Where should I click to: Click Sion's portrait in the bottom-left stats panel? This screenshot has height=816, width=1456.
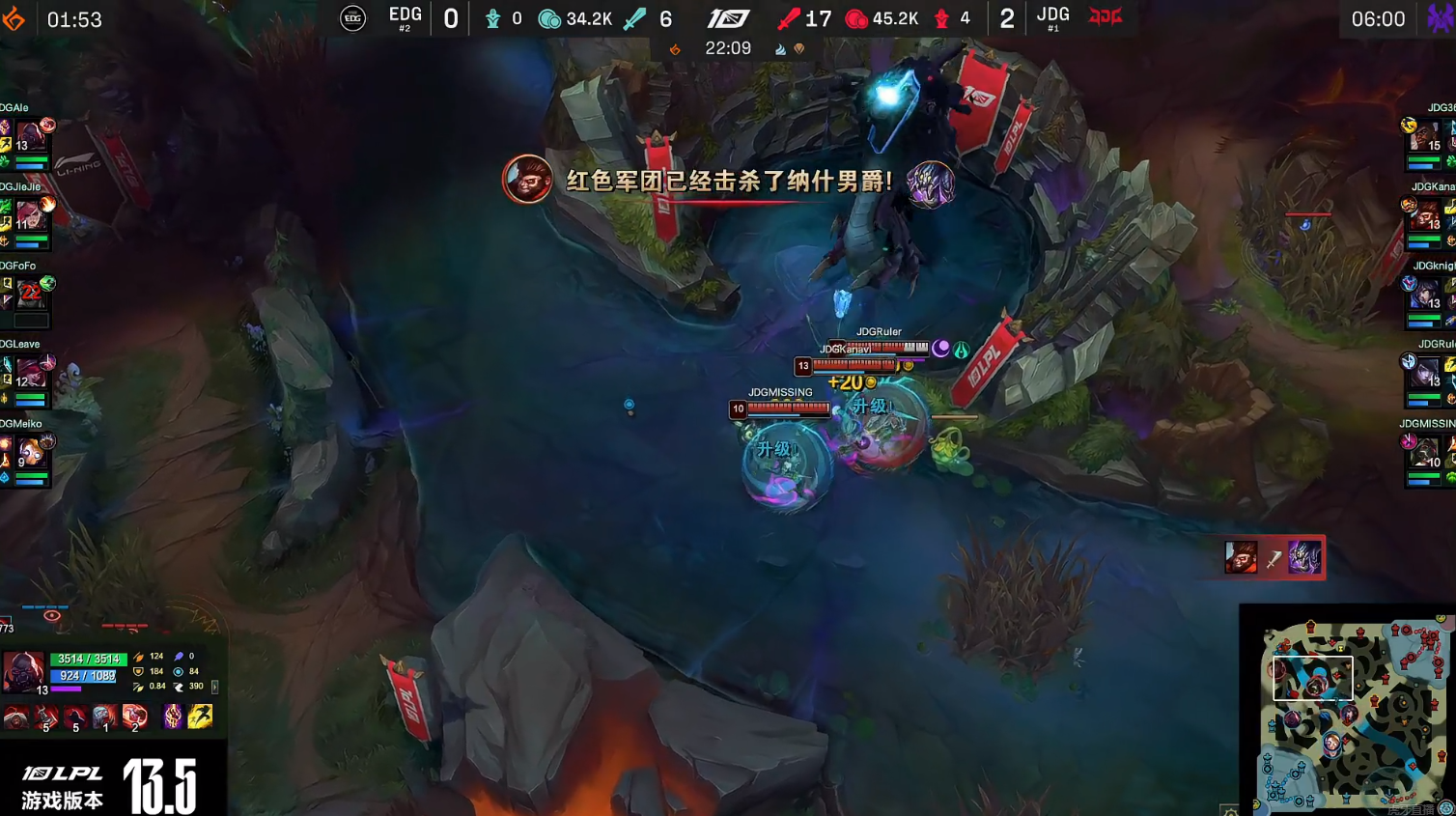(x=24, y=670)
